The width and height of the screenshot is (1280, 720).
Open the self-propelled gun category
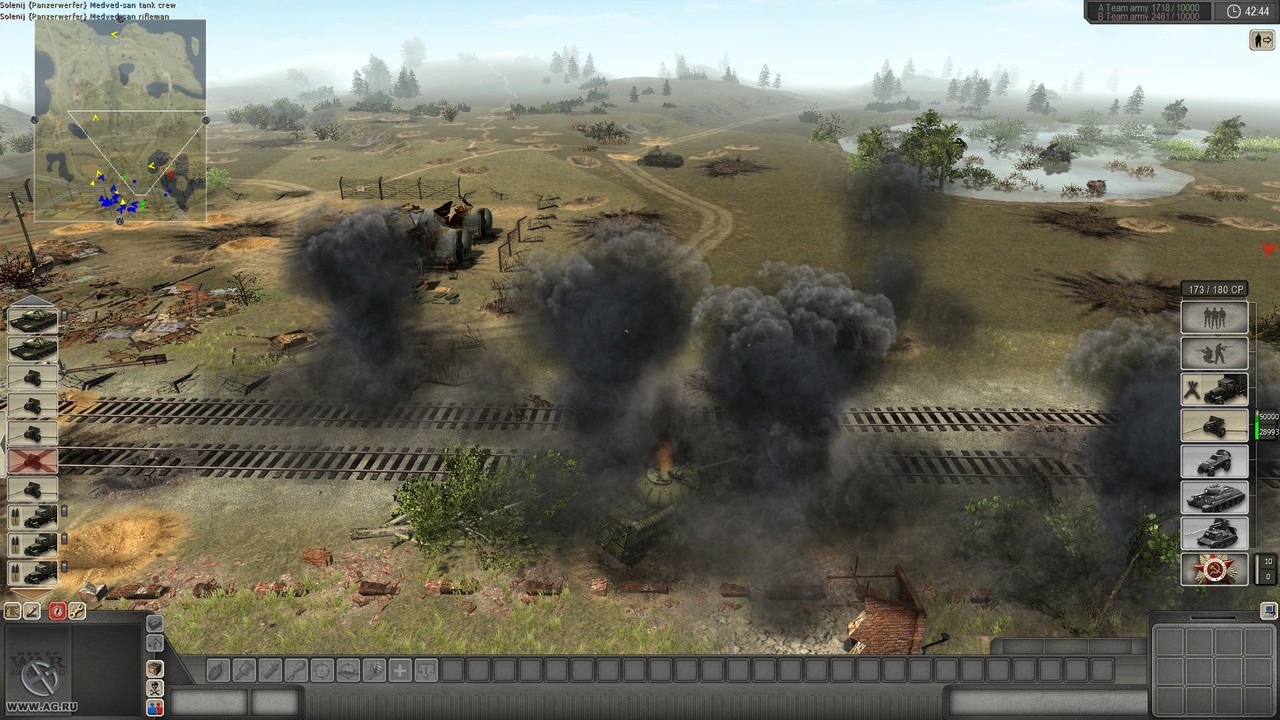(x=1215, y=533)
